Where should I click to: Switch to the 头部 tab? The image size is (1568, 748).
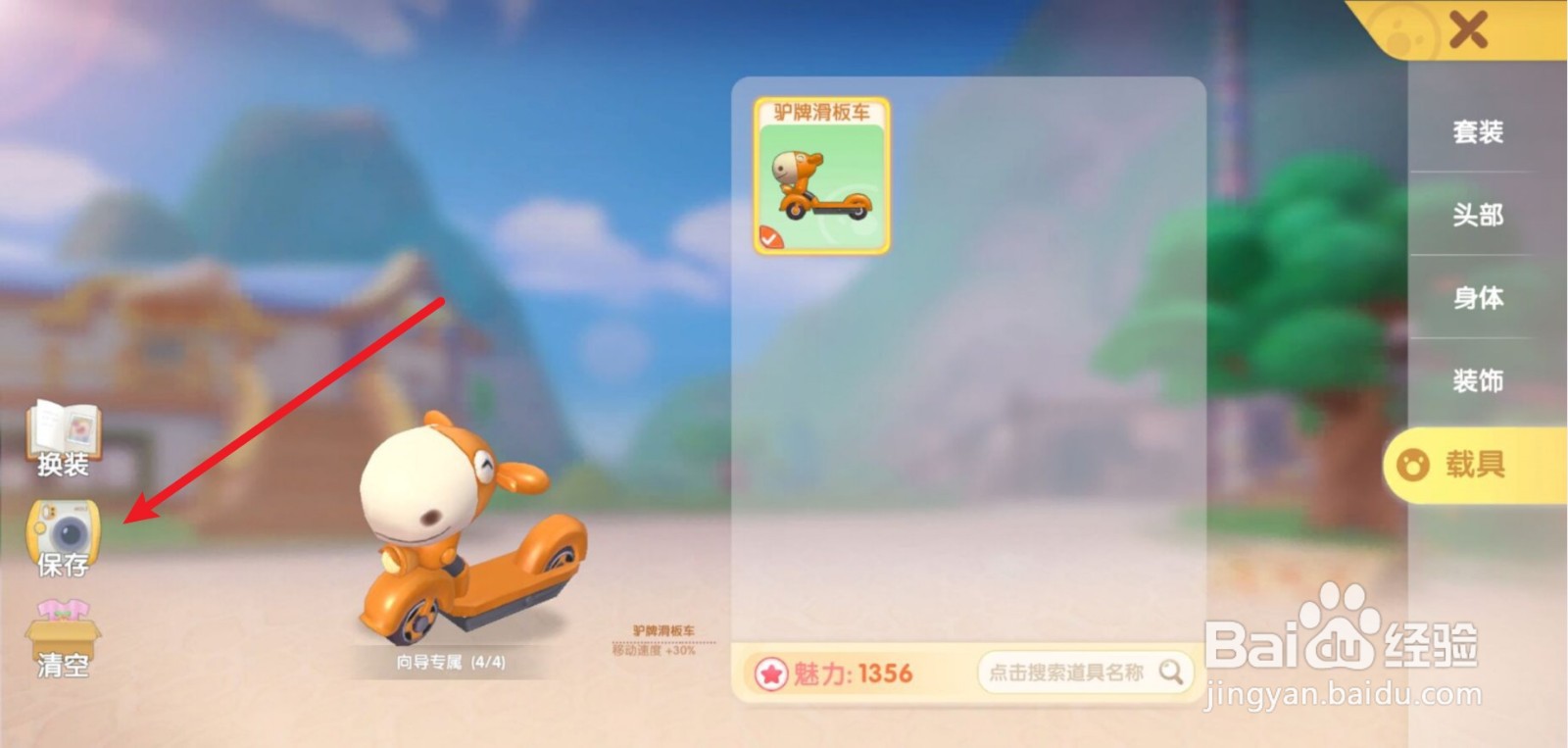(1480, 216)
